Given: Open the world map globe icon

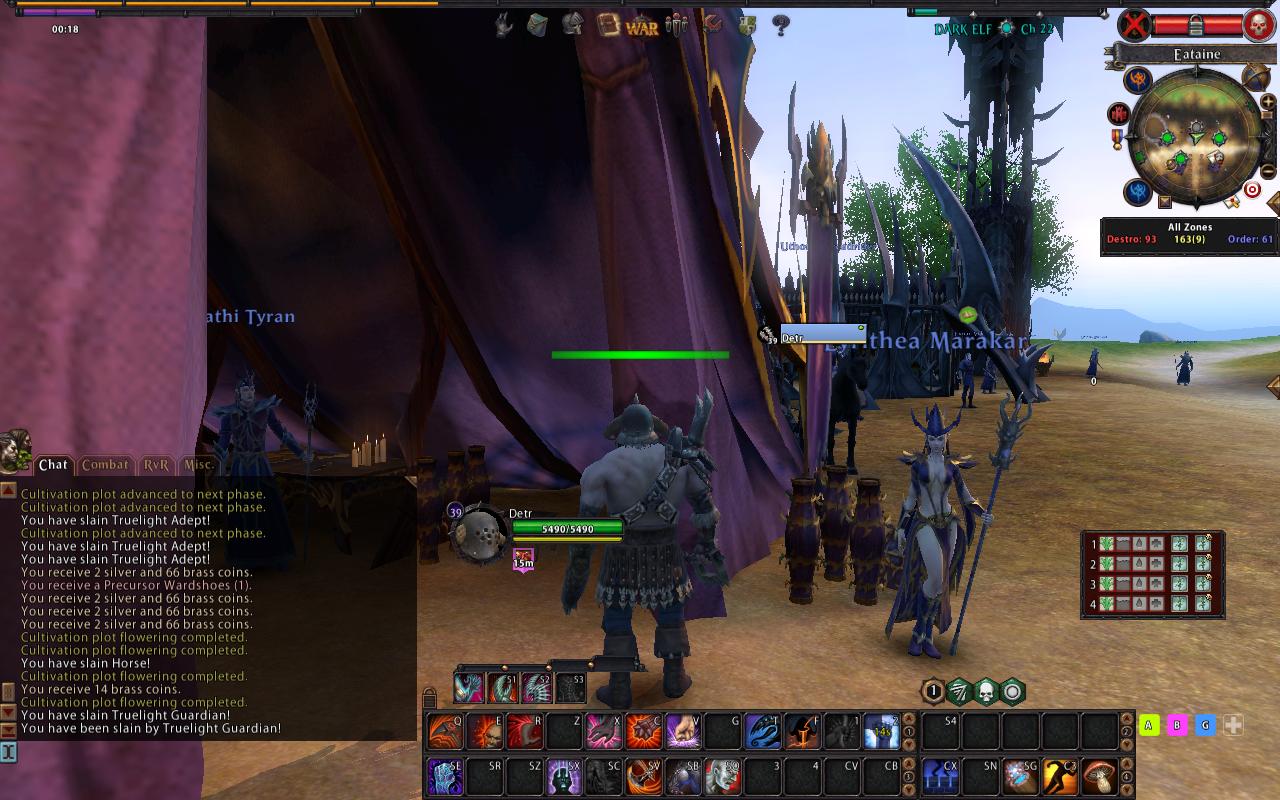Looking at the screenshot, I should (1256, 76).
